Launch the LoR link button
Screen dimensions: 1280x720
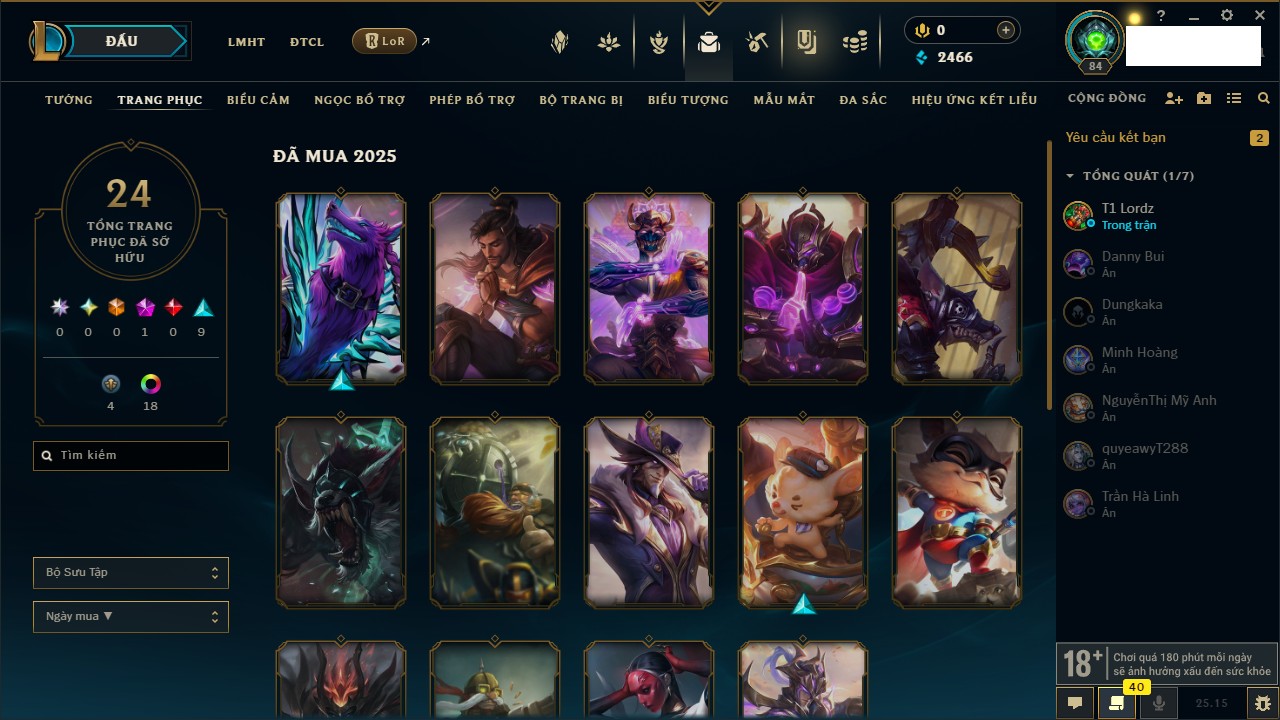click(x=385, y=41)
